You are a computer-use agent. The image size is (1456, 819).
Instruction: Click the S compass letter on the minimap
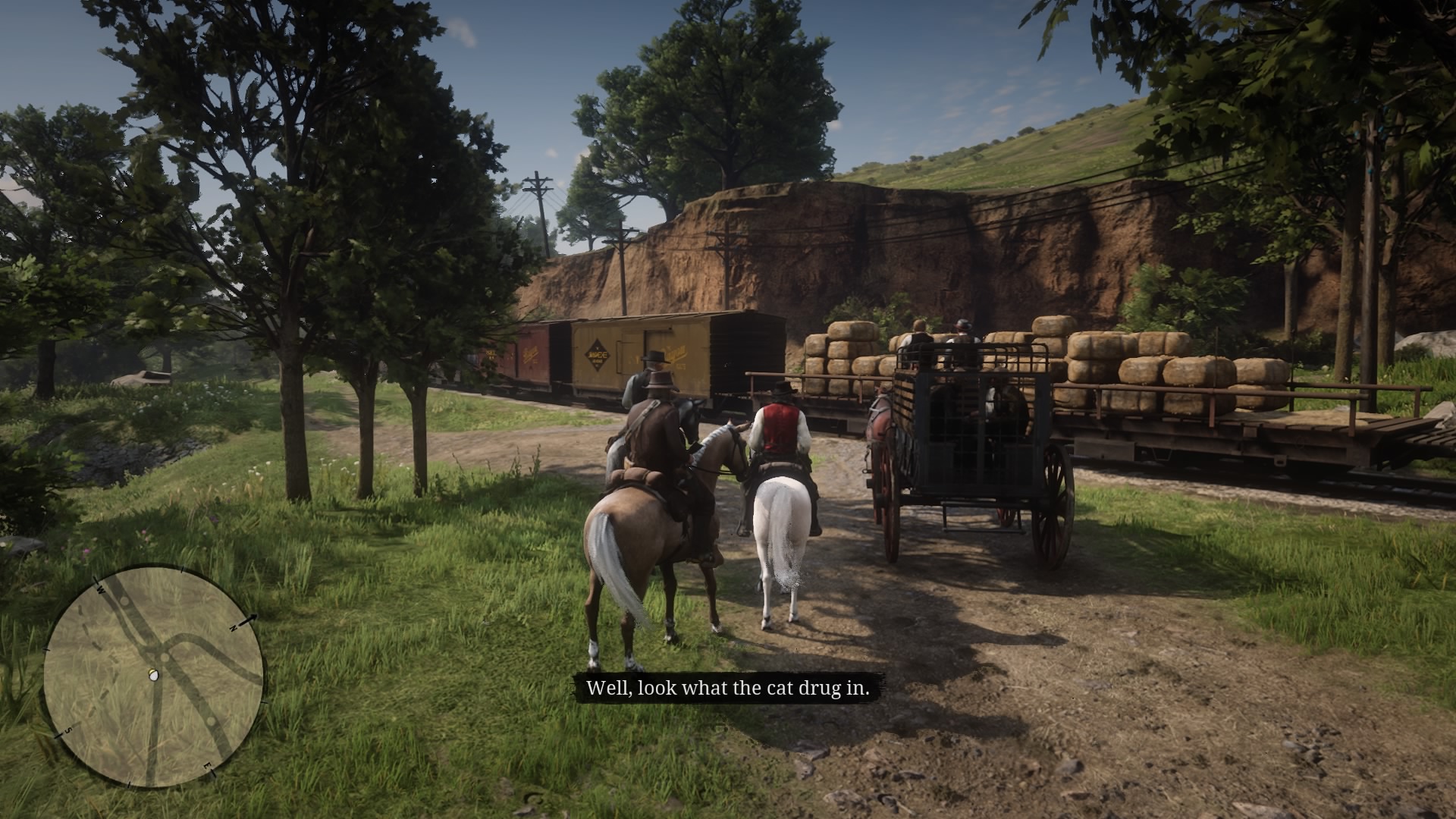coord(68,730)
